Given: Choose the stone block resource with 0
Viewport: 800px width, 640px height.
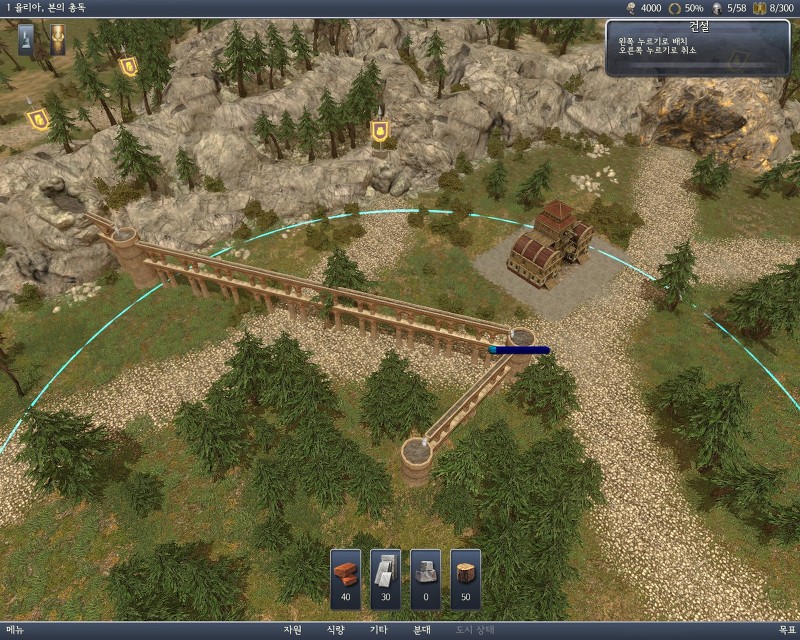Looking at the screenshot, I should coord(426,578).
